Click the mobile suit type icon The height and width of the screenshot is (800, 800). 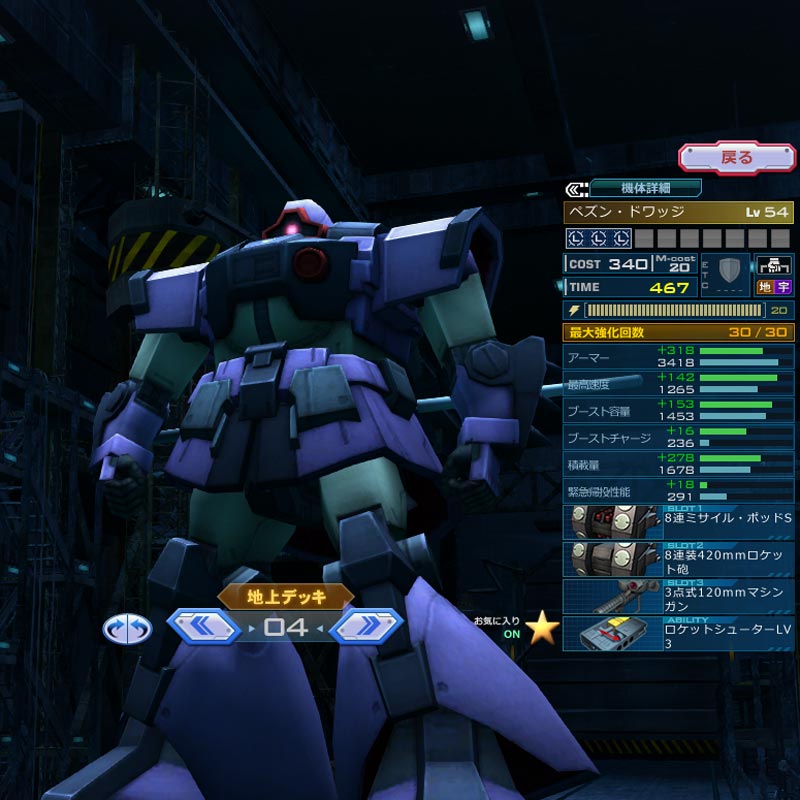(773, 266)
